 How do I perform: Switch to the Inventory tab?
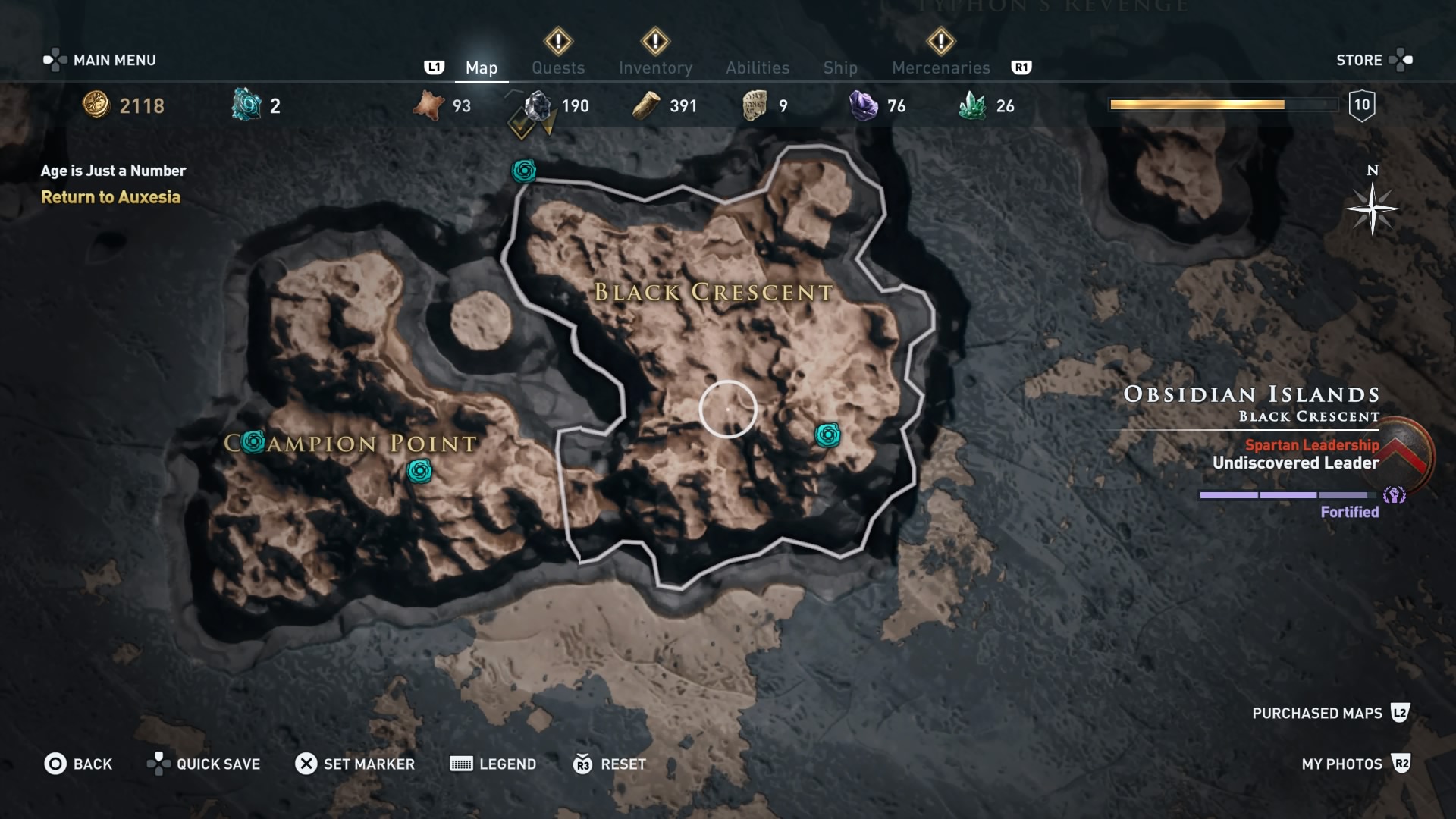(655, 67)
